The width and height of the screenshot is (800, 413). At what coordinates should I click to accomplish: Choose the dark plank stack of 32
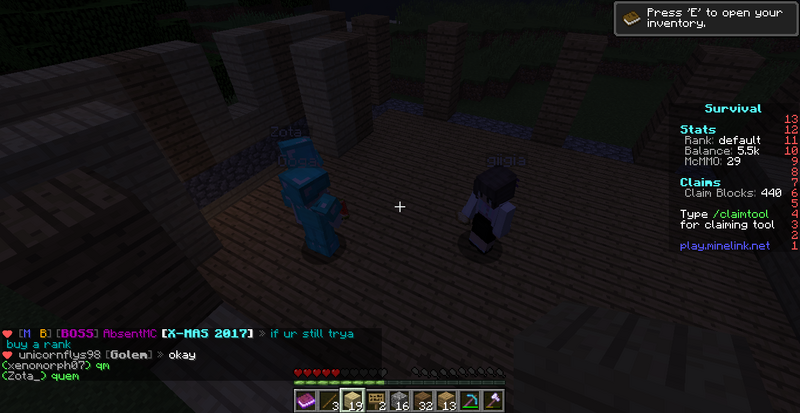pos(424,400)
